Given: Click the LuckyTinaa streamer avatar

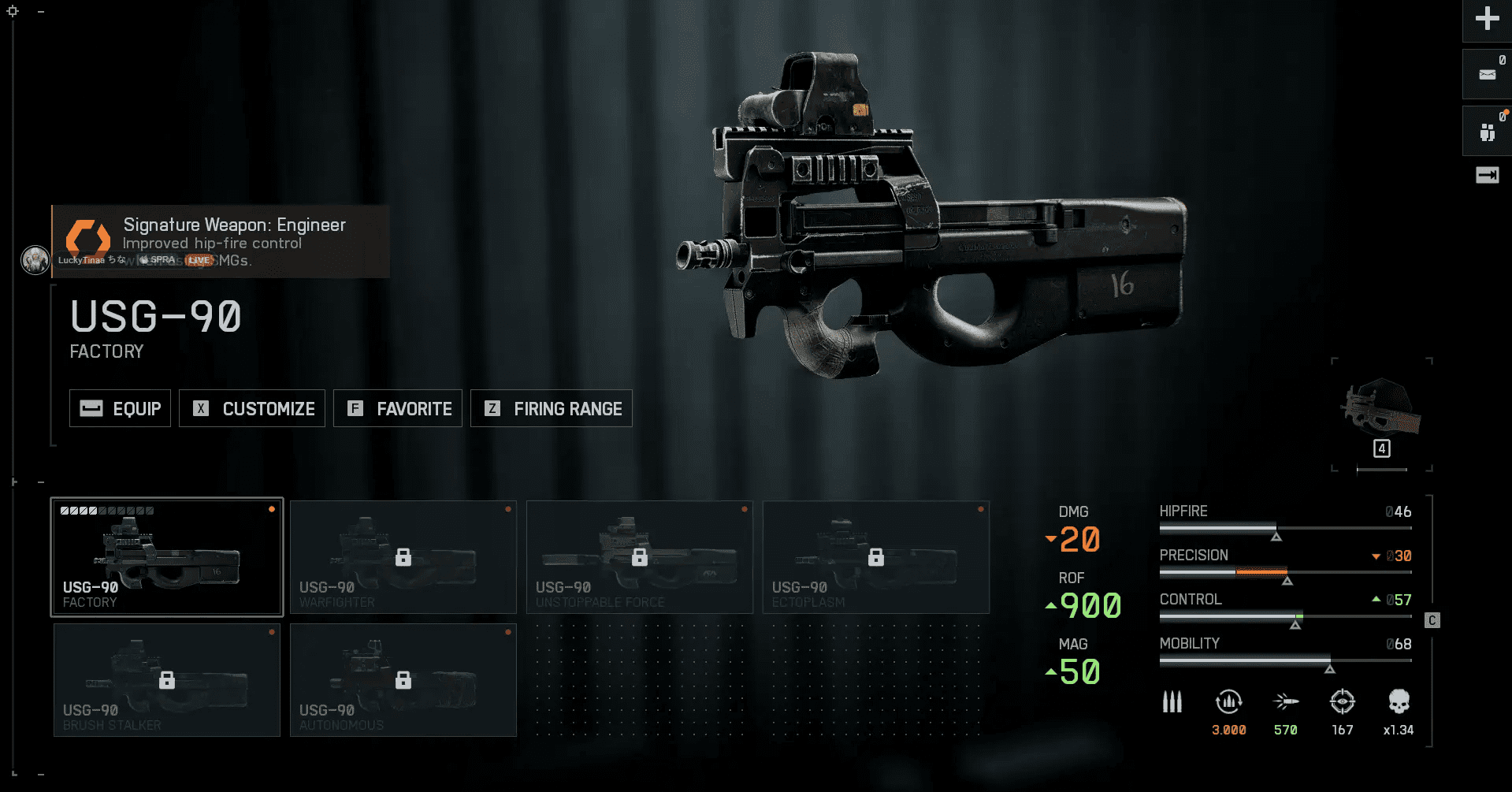Looking at the screenshot, I should click(35, 260).
